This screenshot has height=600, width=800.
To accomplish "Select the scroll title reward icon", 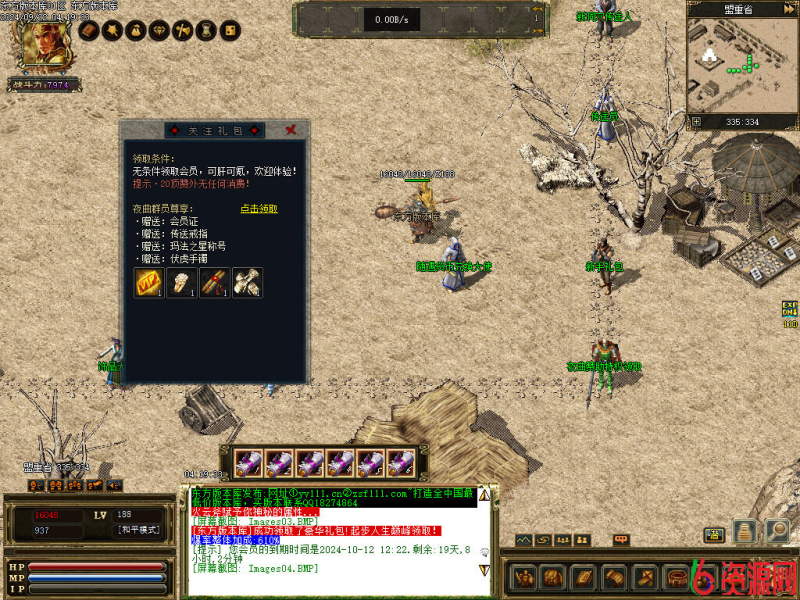I will pos(215,283).
